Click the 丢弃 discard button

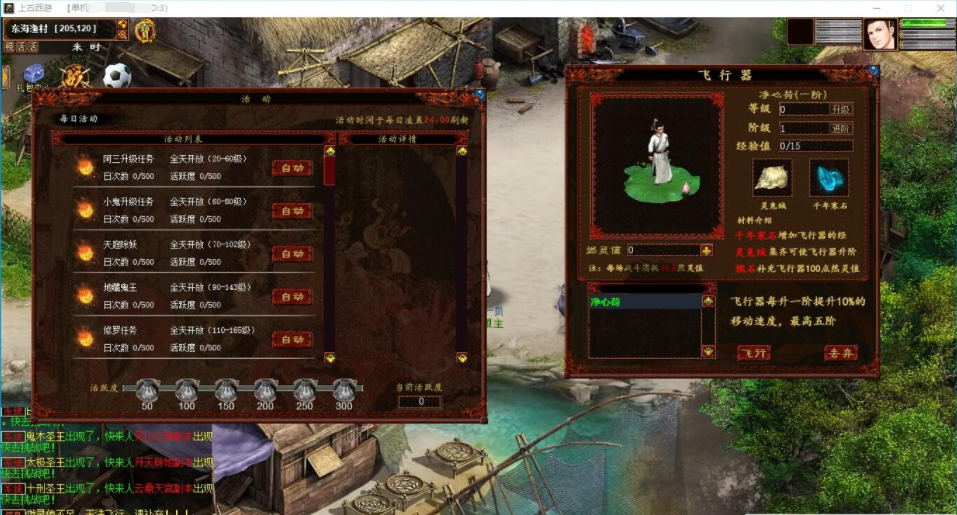(x=840, y=353)
